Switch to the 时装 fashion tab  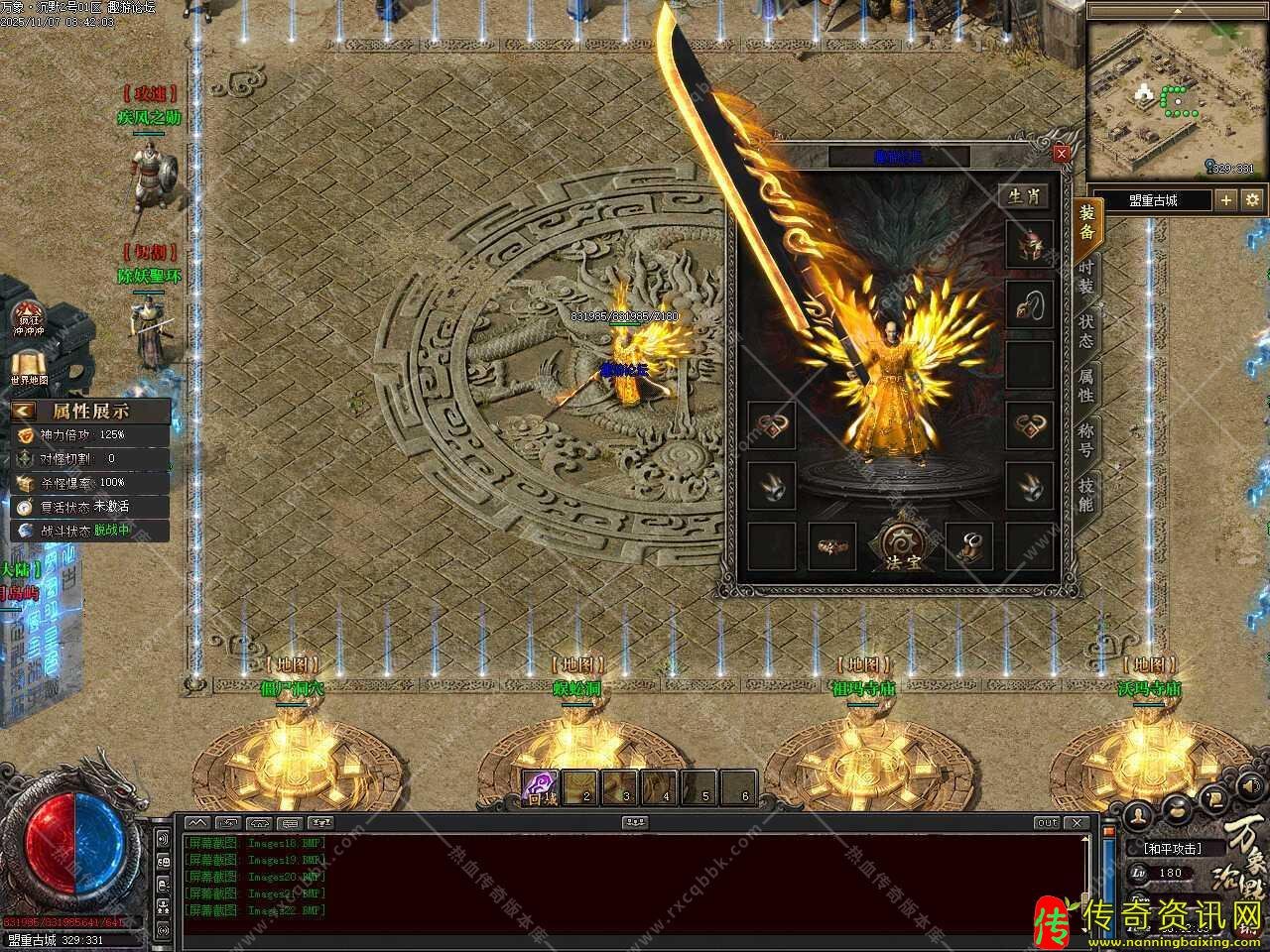pyautogui.click(x=1086, y=278)
